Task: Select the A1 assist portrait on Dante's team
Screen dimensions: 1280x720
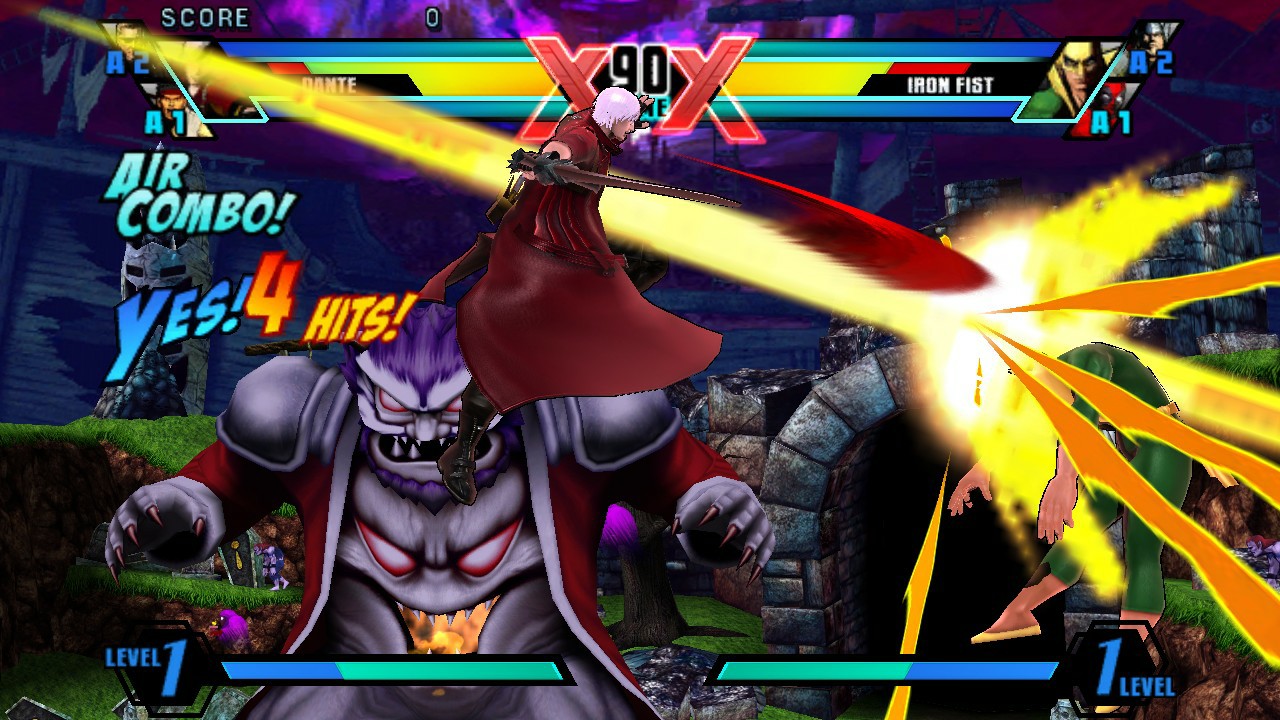Action: tap(172, 105)
